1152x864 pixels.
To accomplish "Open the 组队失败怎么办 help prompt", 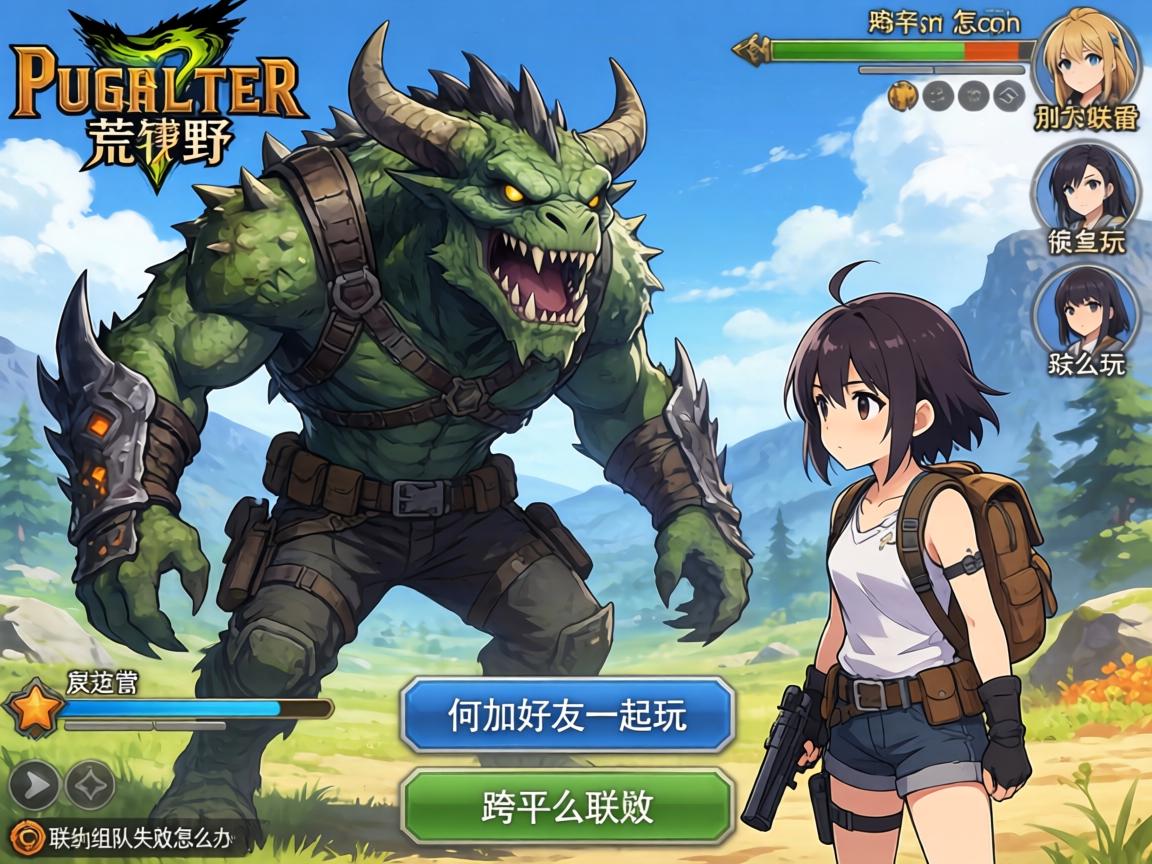I will click(130, 836).
